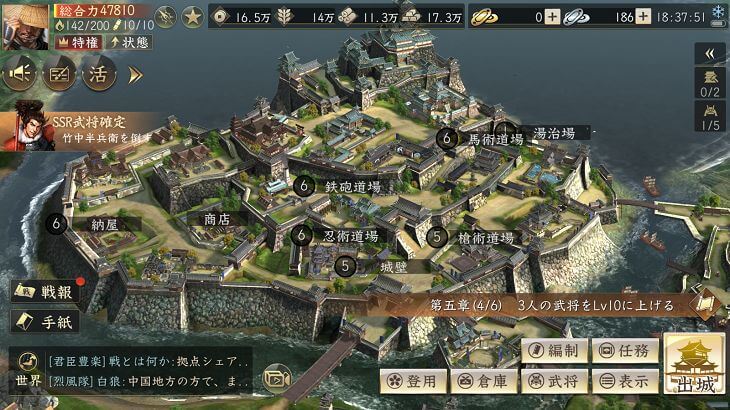
Task: Open the 登用 recruitment menu
Action: pos(411,381)
